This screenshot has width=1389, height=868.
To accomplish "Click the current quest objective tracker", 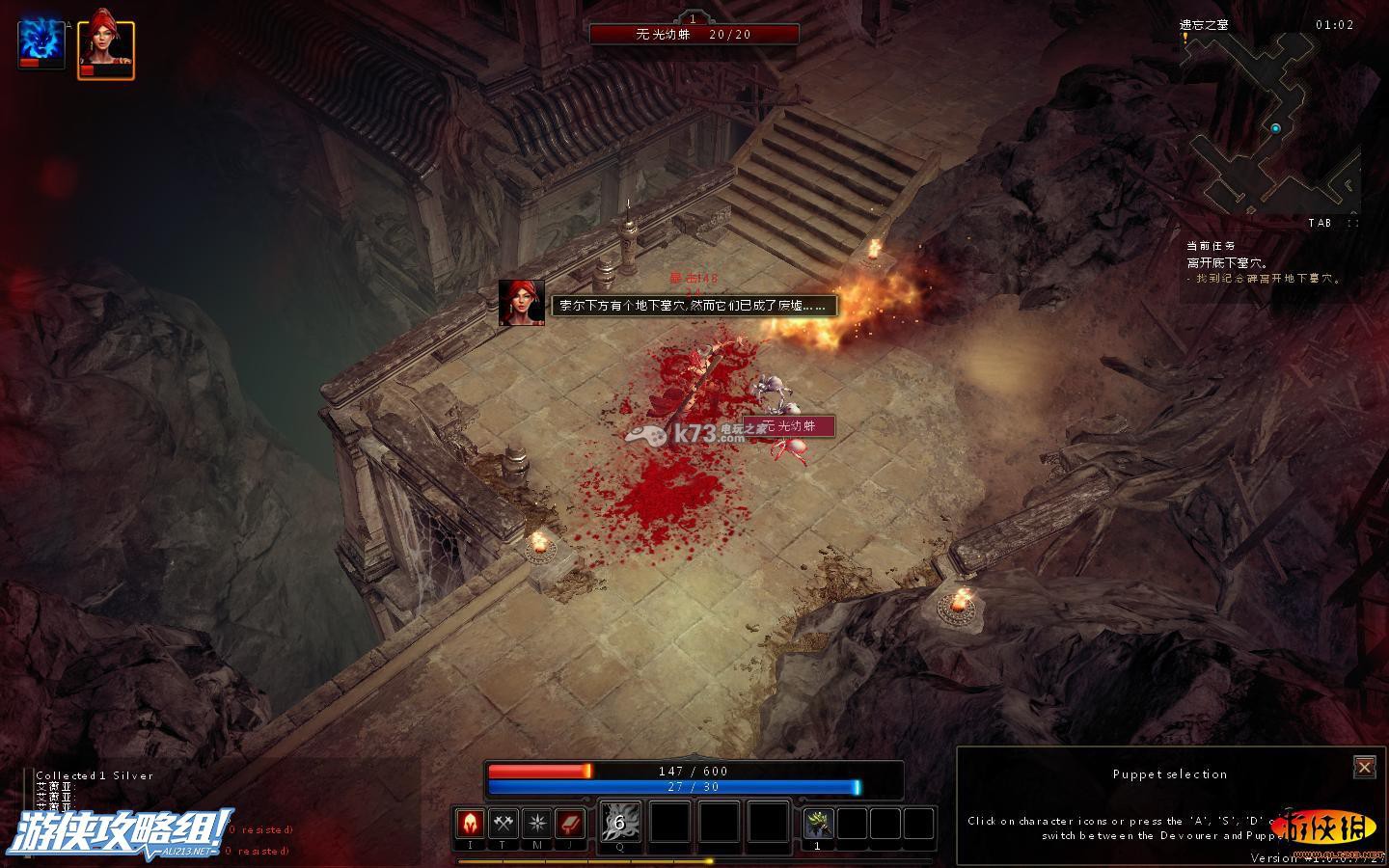I will coord(1264,262).
